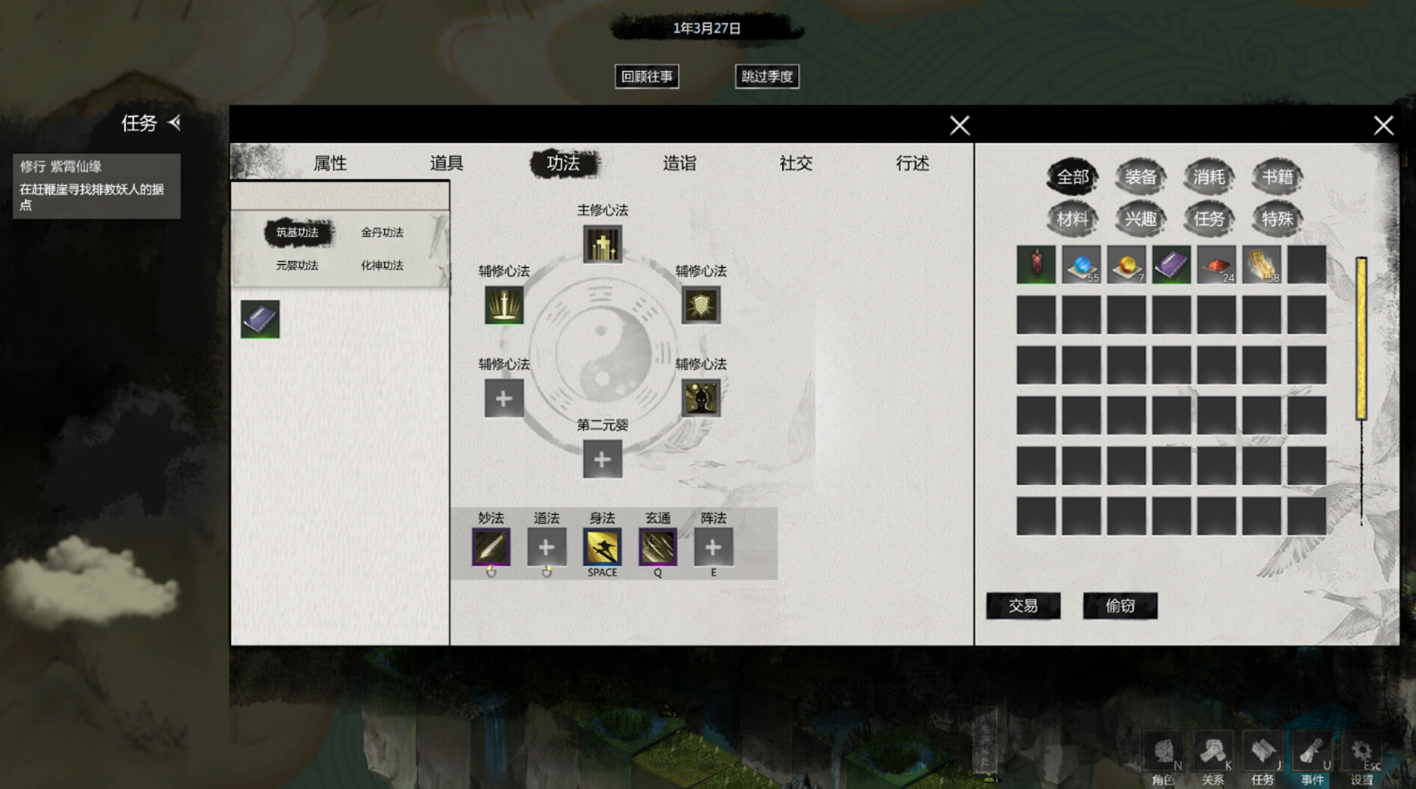1416x789 pixels.
Task: Select the 元婴功法 category
Action: click(297, 266)
